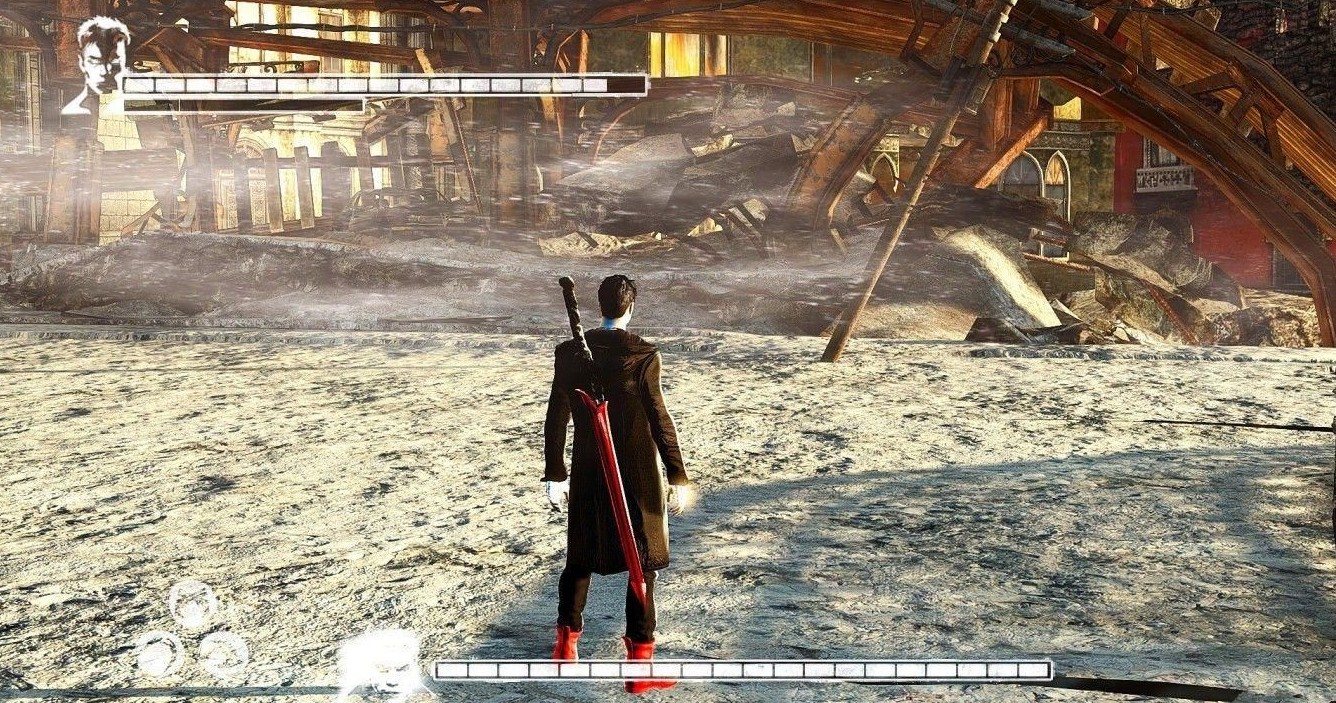1336x703 pixels.
Task: Select the white-haired portrait beside the lower bar
Action: click(381, 662)
